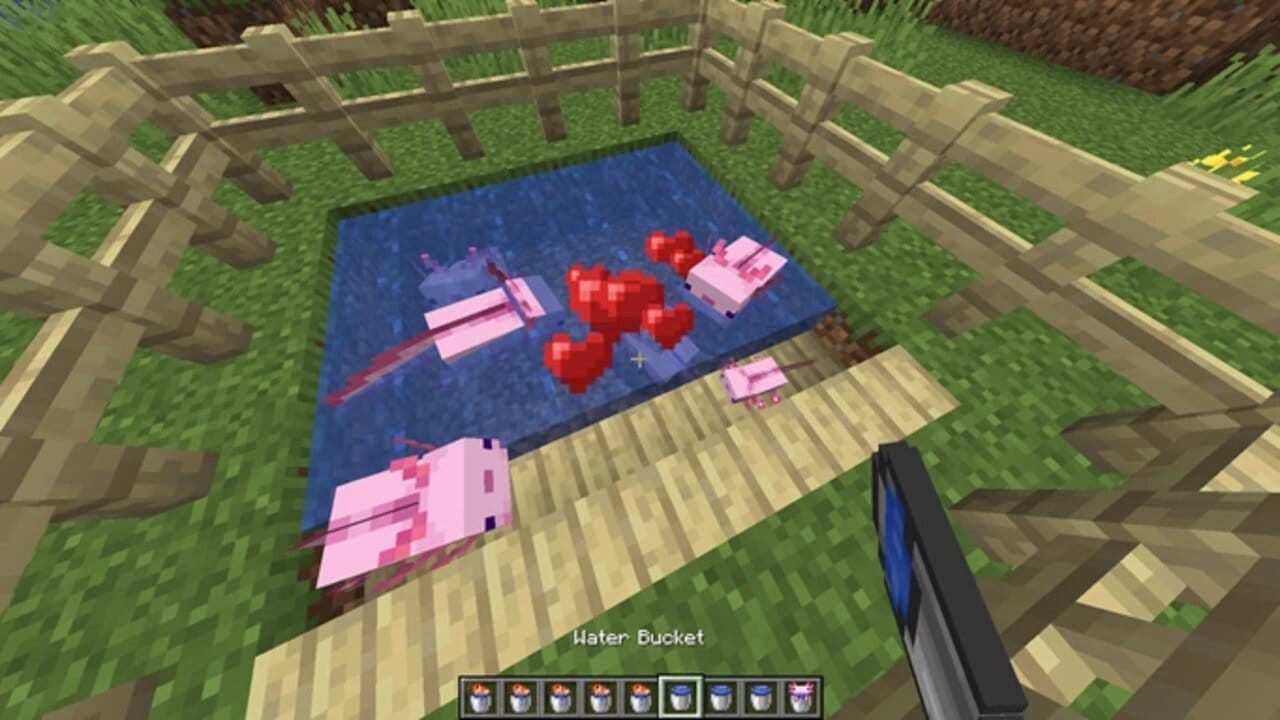Select the third tropical fish bucket slot
1280x720 pixels.
(x=558, y=697)
